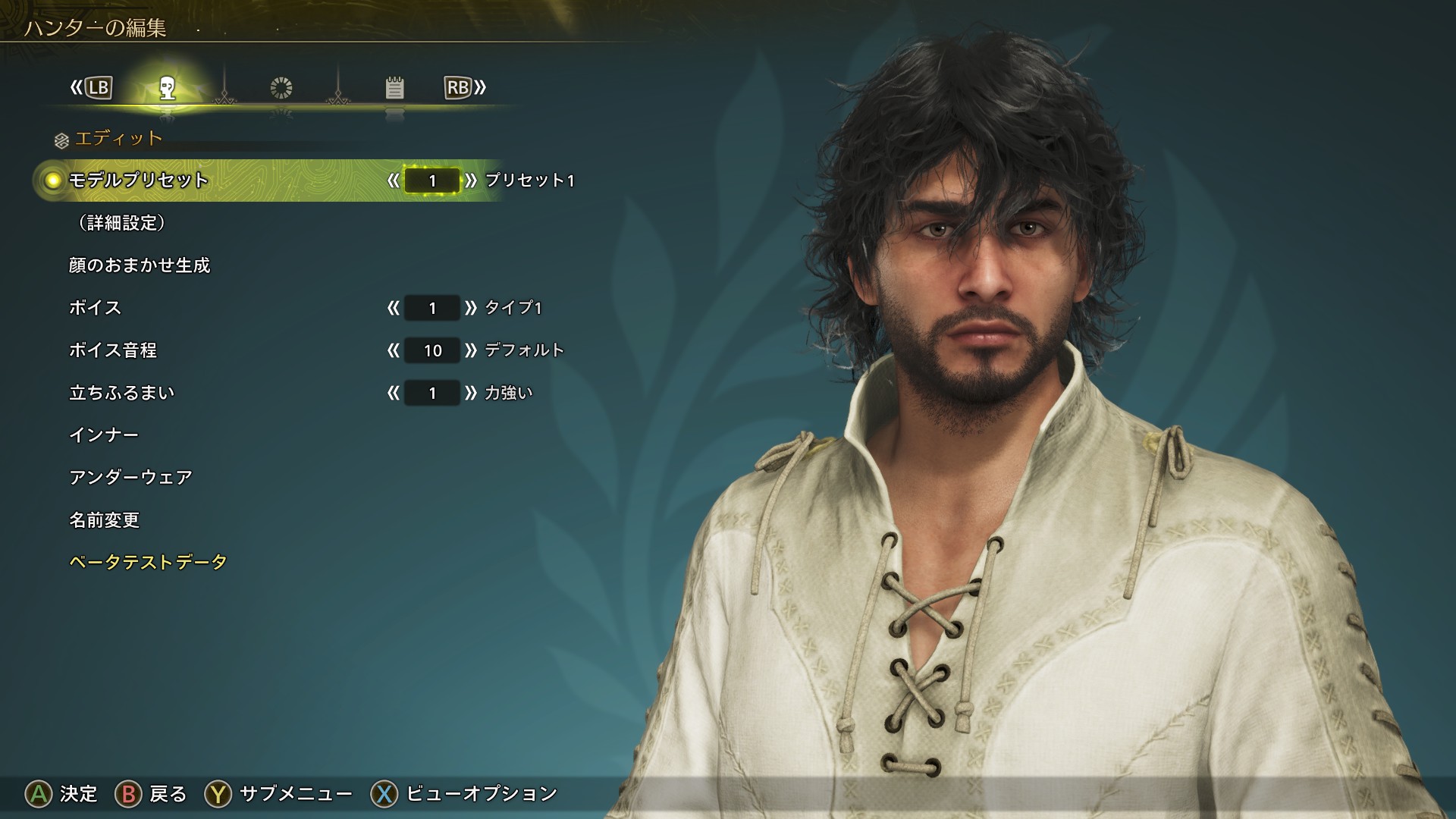Click left arrow of model preset stepper
Screen dimensions: 1456x819
point(393,180)
